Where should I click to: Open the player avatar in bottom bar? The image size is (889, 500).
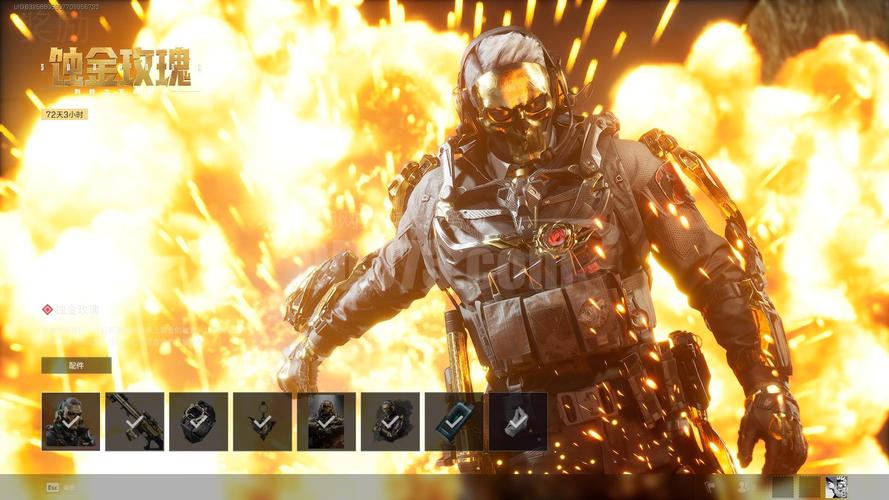click(x=836, y=487)
